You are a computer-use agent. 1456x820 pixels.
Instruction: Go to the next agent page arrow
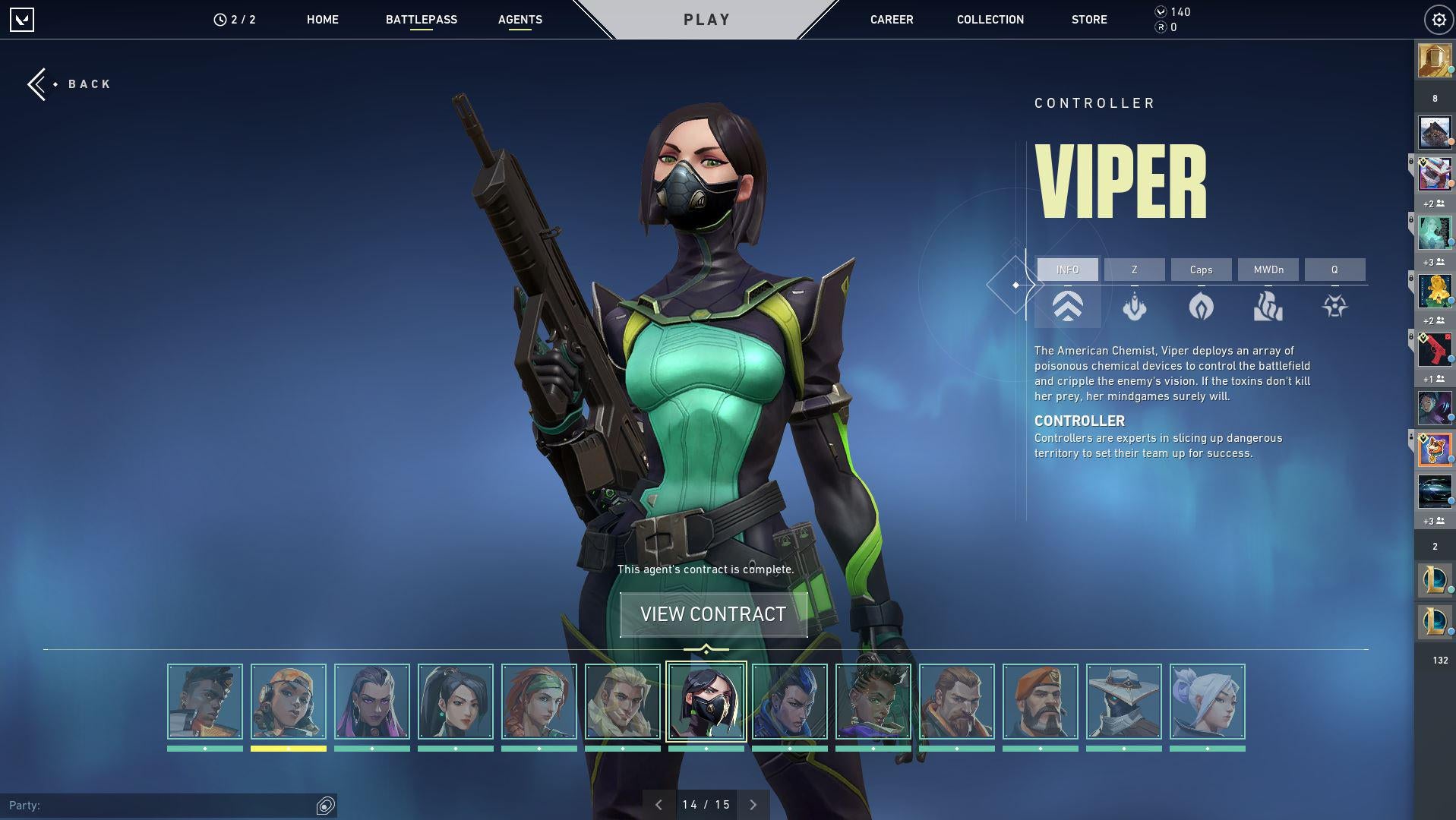click(753, 805)
